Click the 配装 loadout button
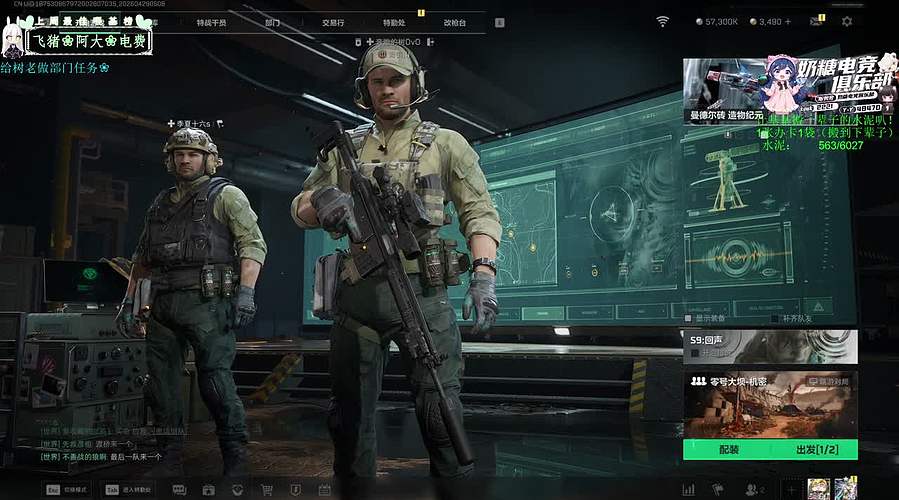This screenshot has height=500, width=899. pos(728,450)
